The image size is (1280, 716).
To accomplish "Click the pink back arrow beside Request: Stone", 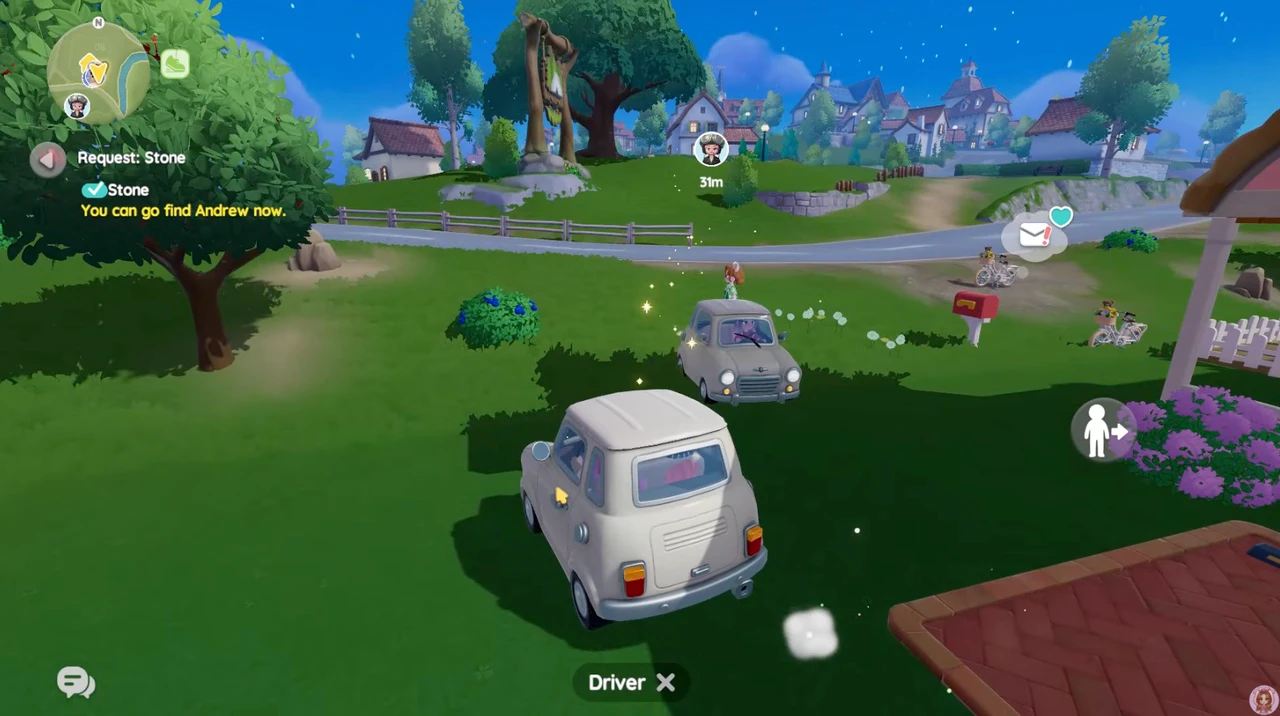I will pos(47,159).
